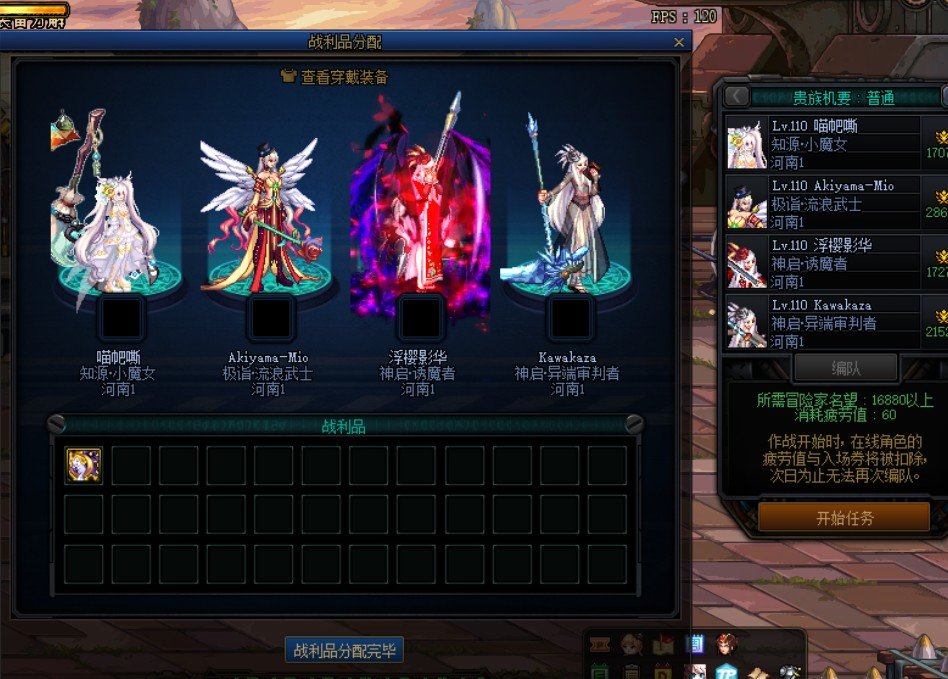Start the mission with 开始任务
This screenshot has width=948, height=679.
[844, 518]
